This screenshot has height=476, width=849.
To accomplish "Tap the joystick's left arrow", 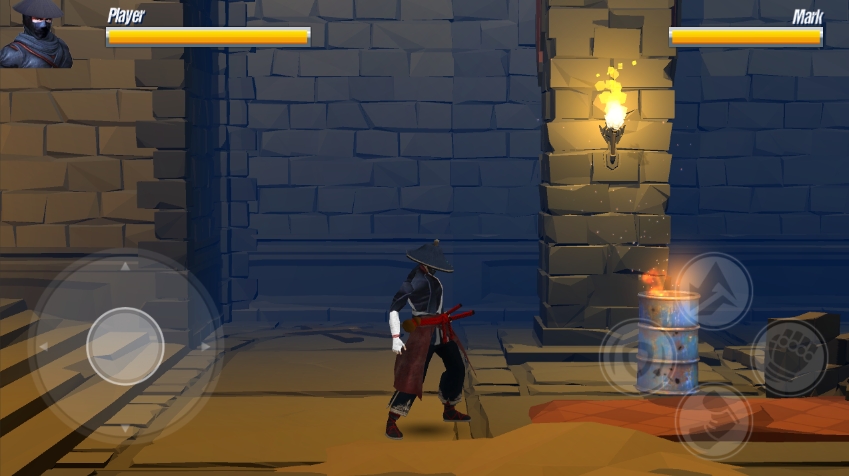I will [x=43, y=347].
